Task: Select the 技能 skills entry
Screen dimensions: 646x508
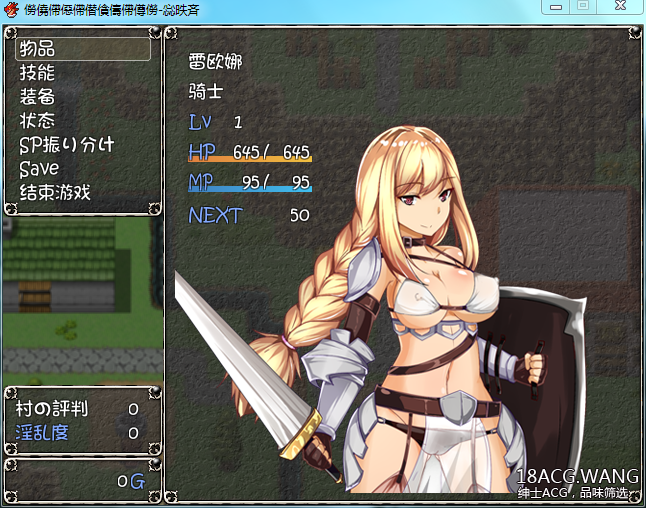Action: coord(82,72)
